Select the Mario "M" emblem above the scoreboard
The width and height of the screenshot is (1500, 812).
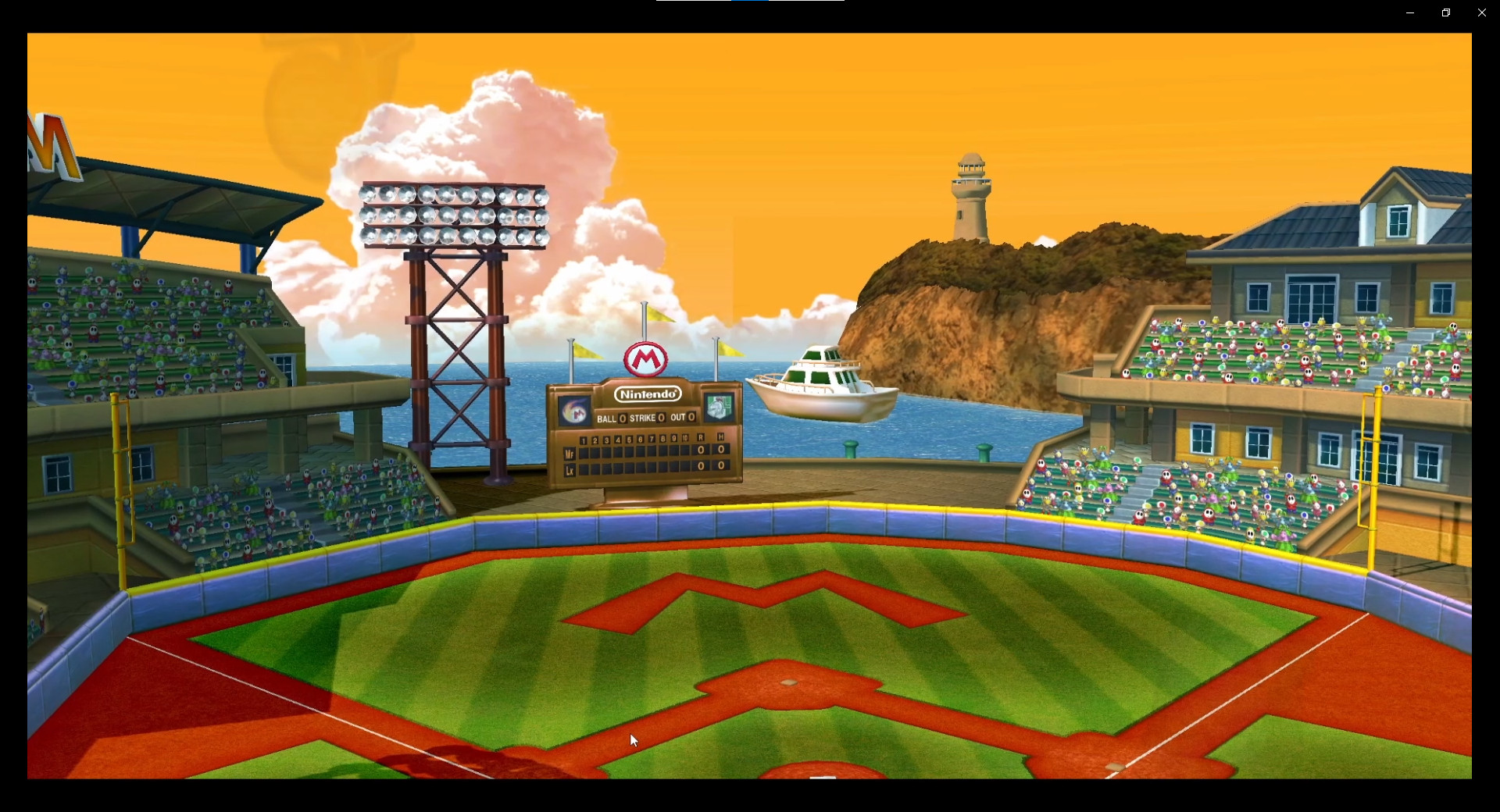pyautogui.click(x=646, y=358)
